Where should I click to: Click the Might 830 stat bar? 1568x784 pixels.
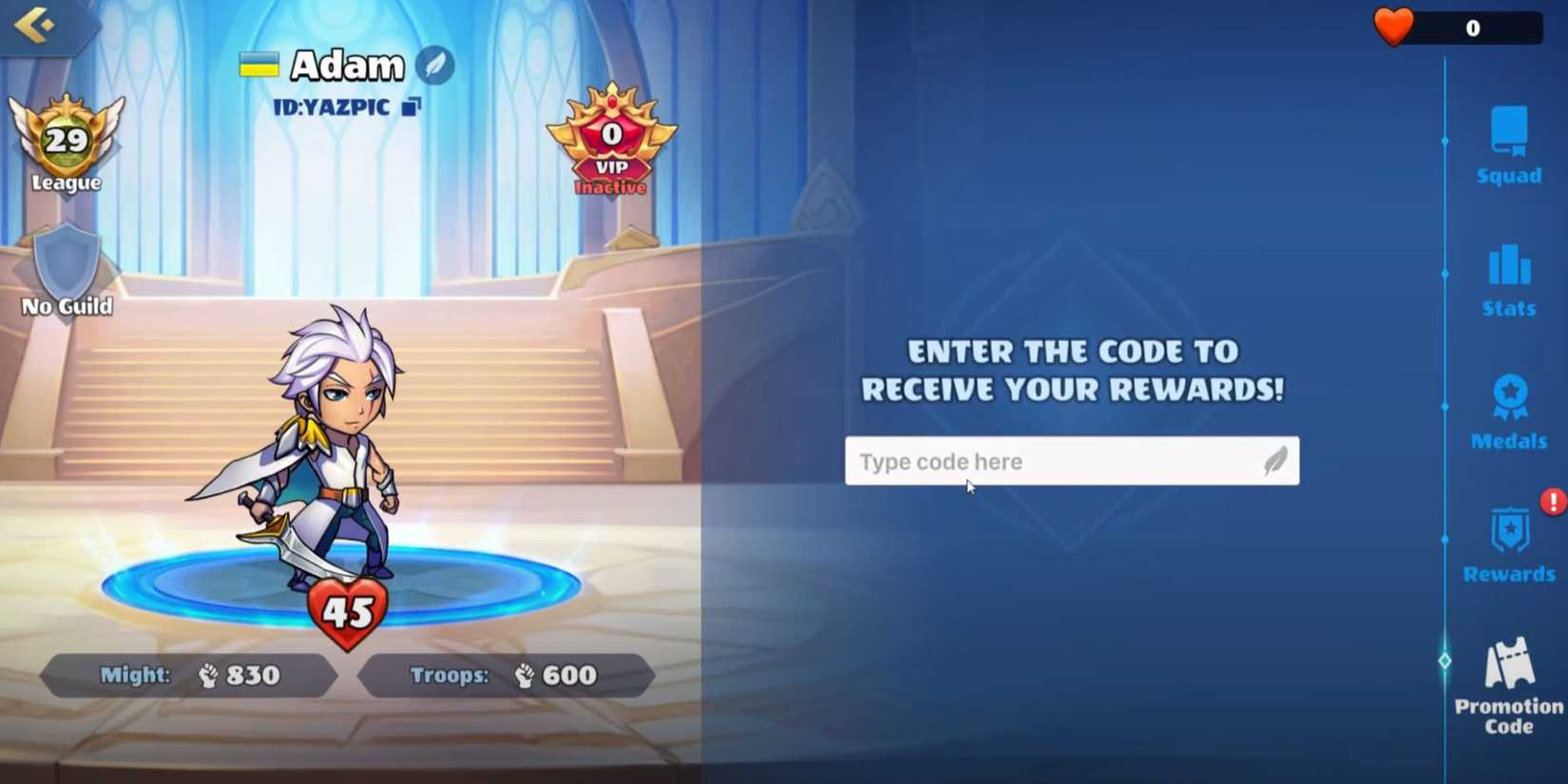point(186,676)
